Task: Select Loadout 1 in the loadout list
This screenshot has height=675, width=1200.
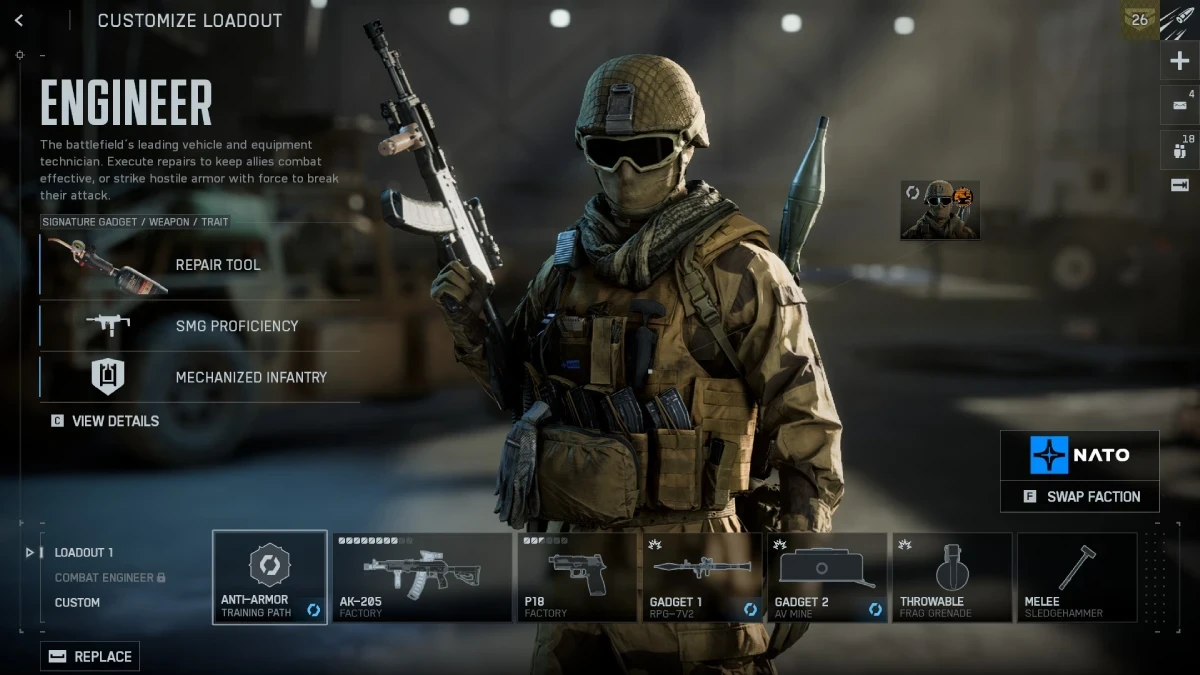Action: point(84,552)
